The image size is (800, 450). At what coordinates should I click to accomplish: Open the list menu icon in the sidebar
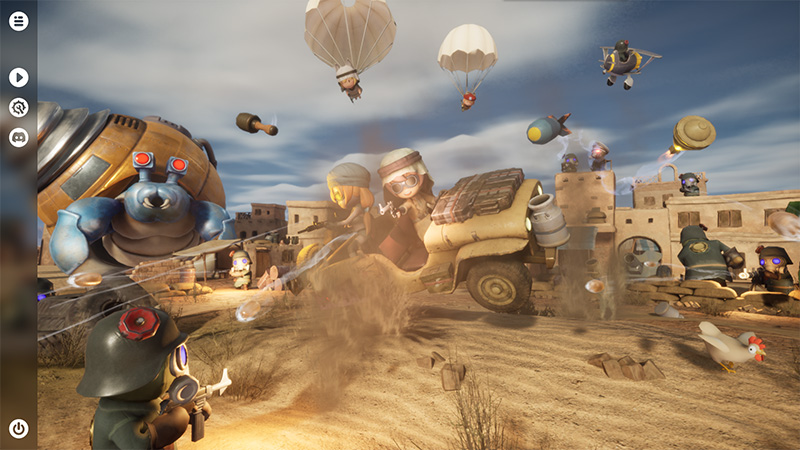click(x=18, y=20)
